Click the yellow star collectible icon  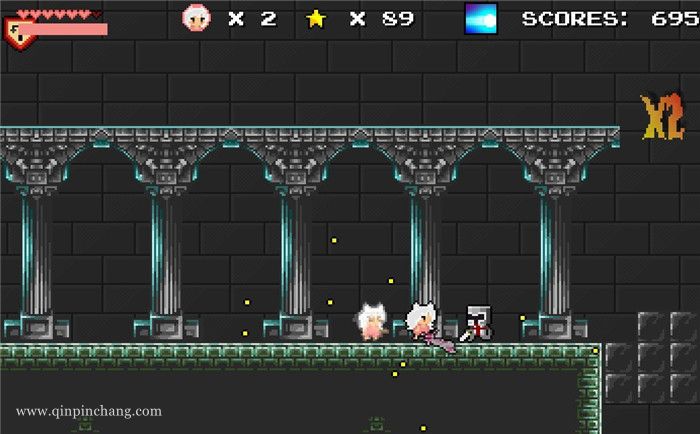point(316,18)
